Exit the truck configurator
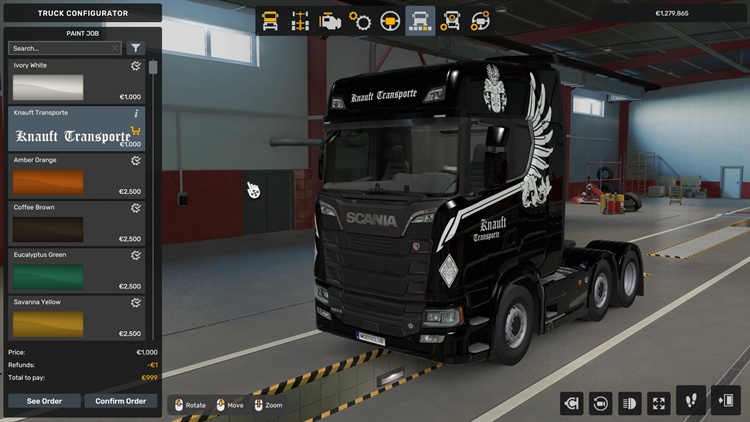 725,401
